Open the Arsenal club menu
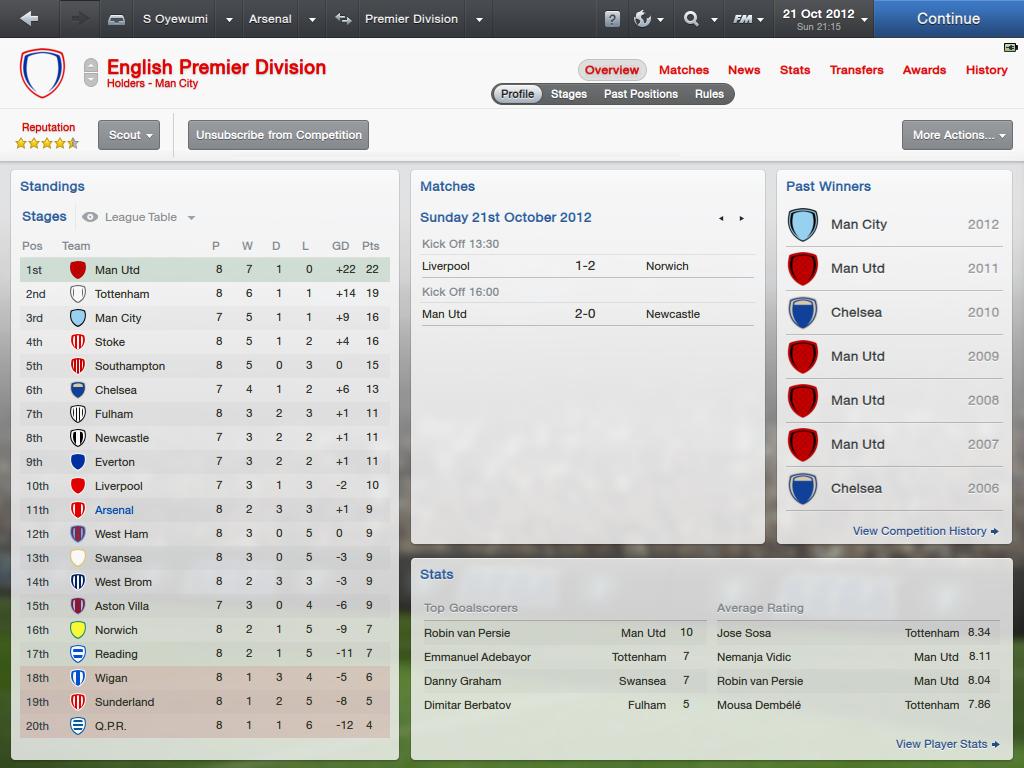This screenshot has width=1024, height=768. tap(270, 19)
